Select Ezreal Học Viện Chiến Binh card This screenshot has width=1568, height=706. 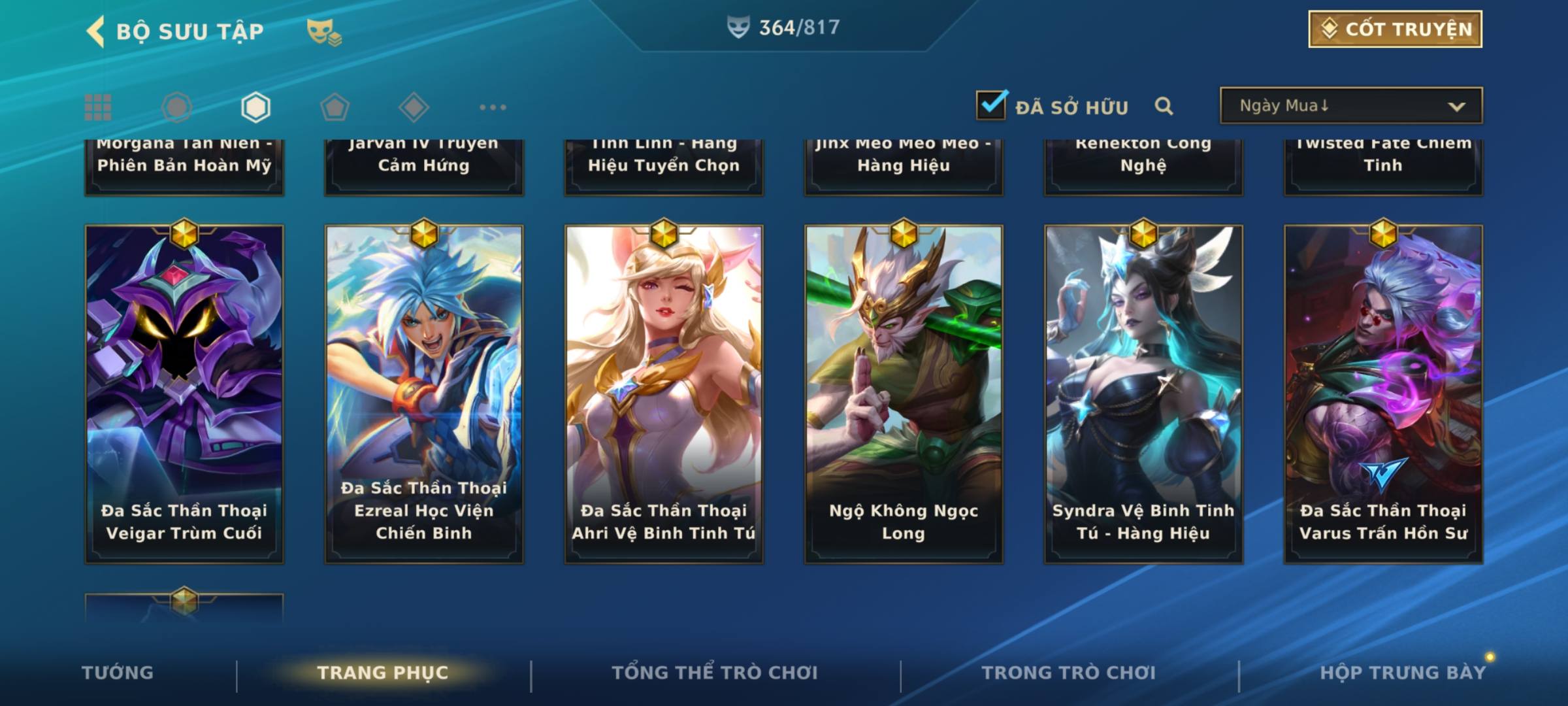[424, 394]
